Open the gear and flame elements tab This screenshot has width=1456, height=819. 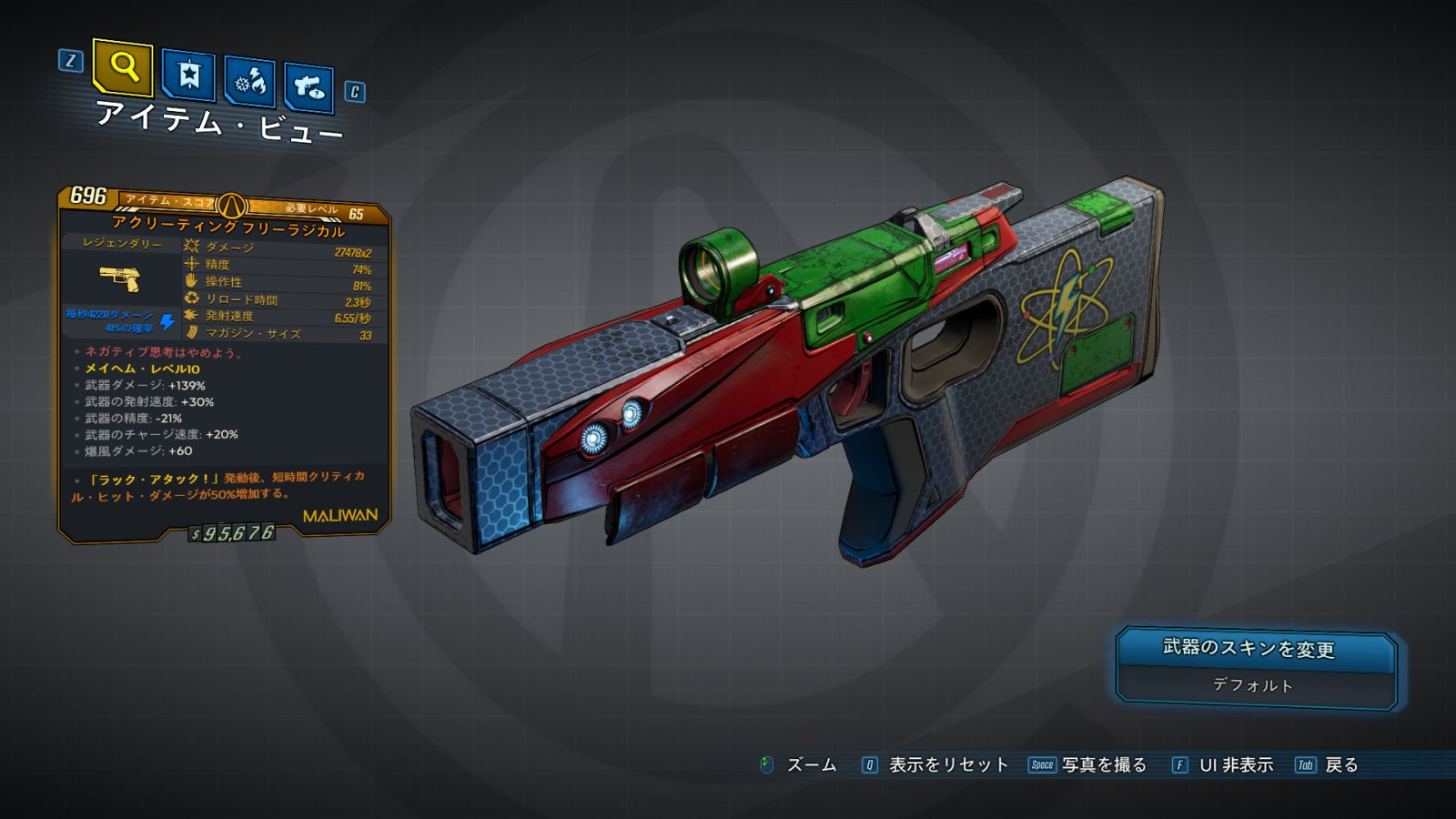coord(250,83)
